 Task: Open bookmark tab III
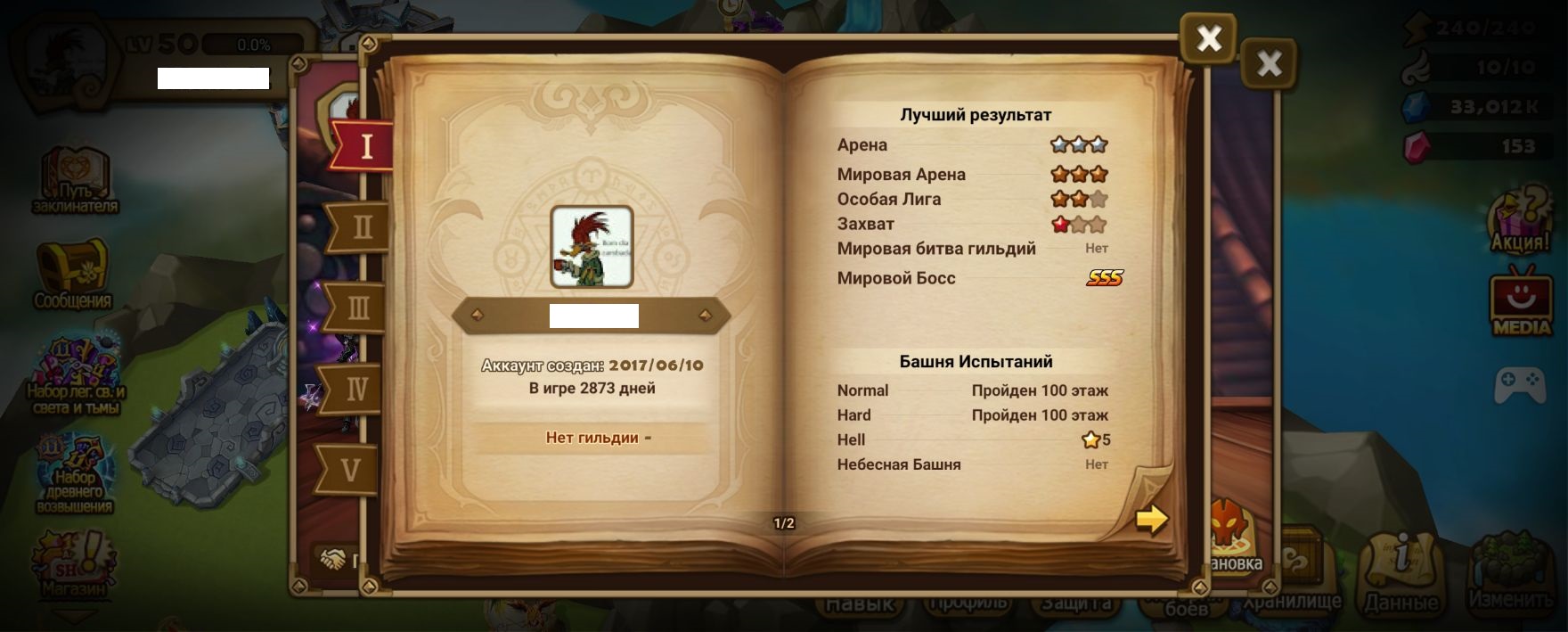point(357,308)
